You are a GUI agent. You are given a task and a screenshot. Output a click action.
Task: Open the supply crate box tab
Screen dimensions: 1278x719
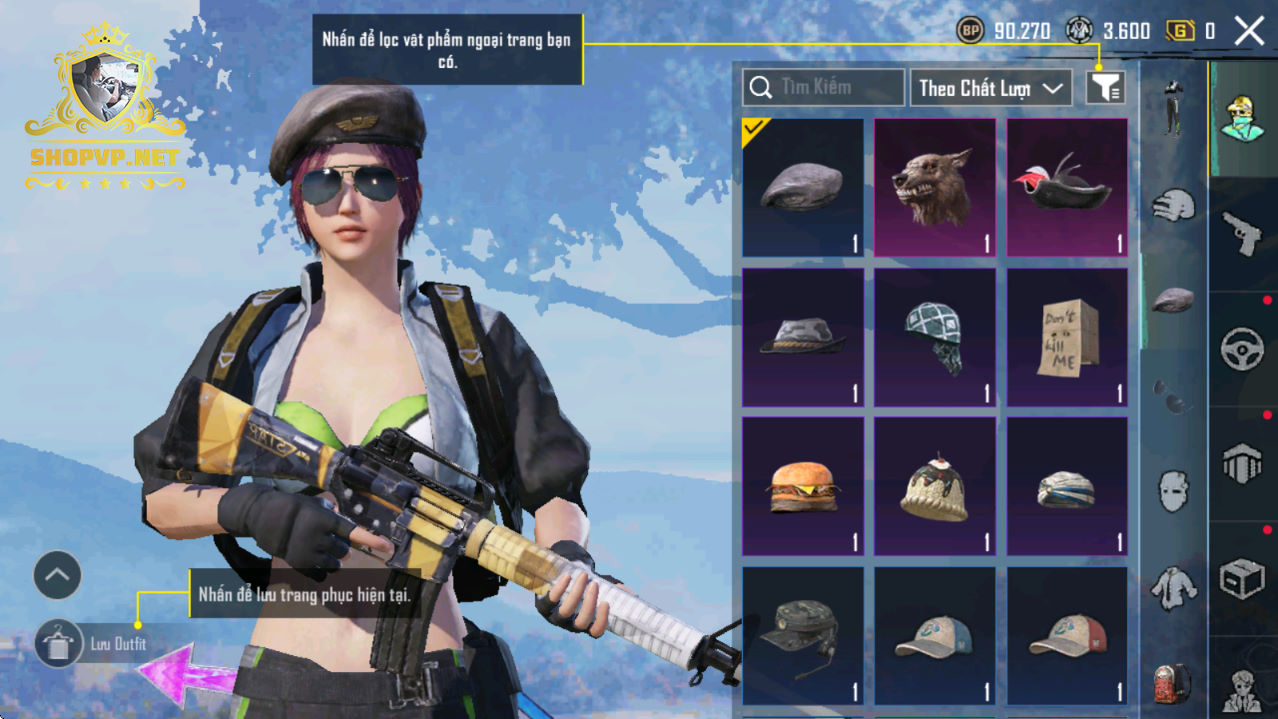pos(1243,578)
